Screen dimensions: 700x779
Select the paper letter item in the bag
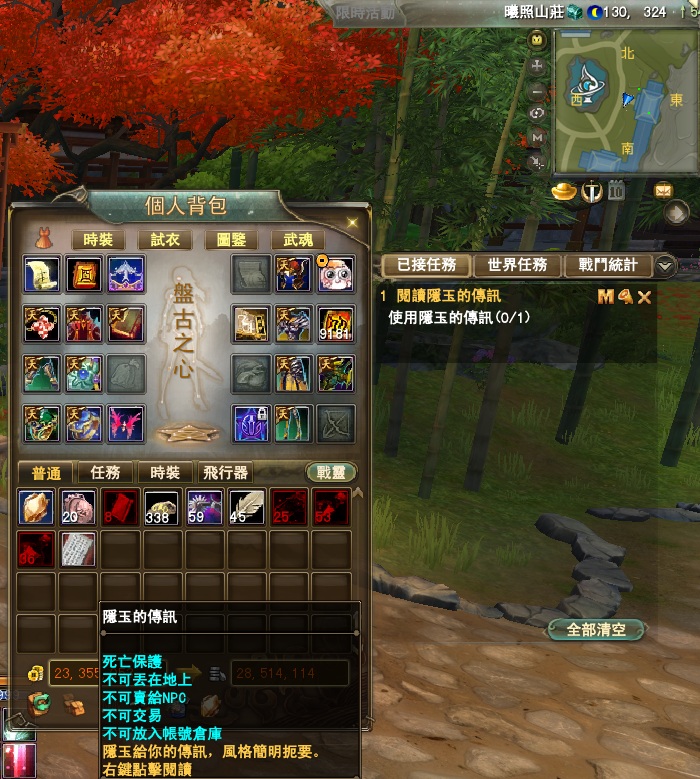[x=78, y=549]
